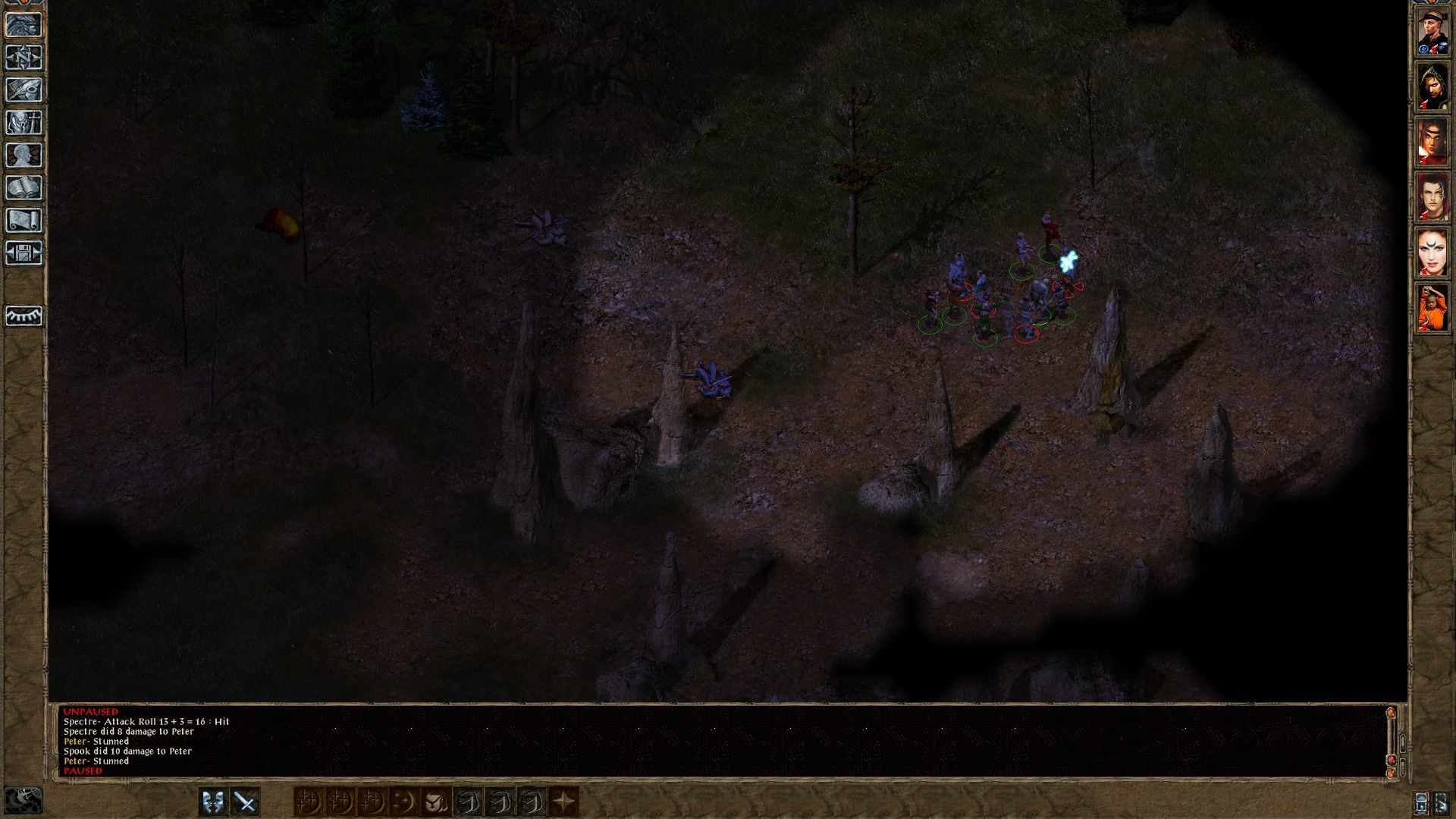The width and height of the screenshot is (1456, 819).
Task: Open the priest spells scroll
Action: click(x=25, y=218)
